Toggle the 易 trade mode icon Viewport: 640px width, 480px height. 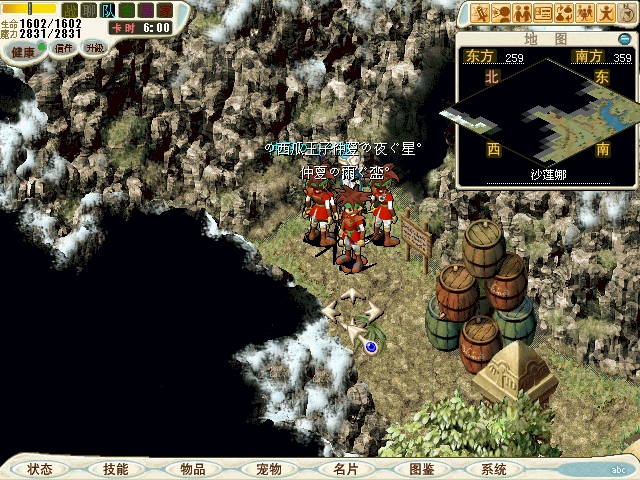pyautogui.click(x=146, y=10)
